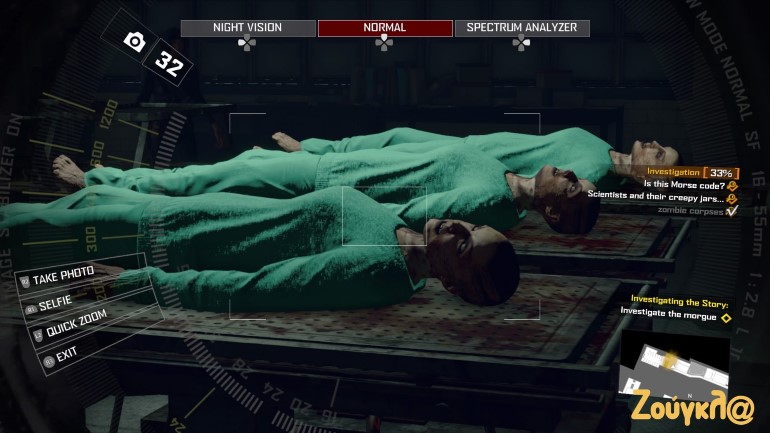Select the Normal camera mode
The image size is (770, 433).
pos(384,28)
